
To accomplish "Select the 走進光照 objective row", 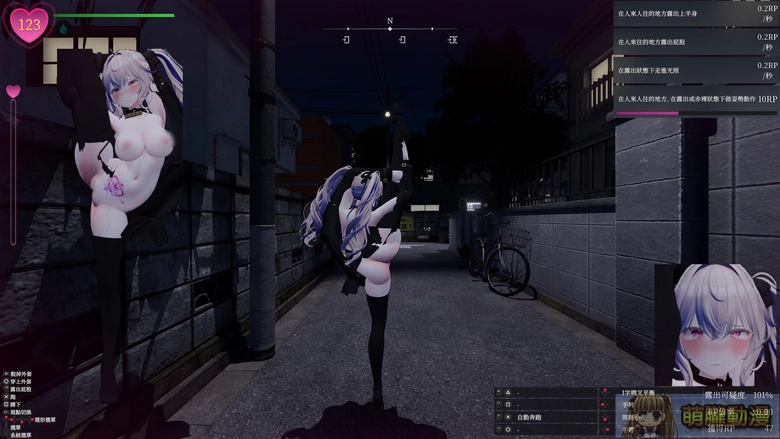I will click(x=696, y=70).
